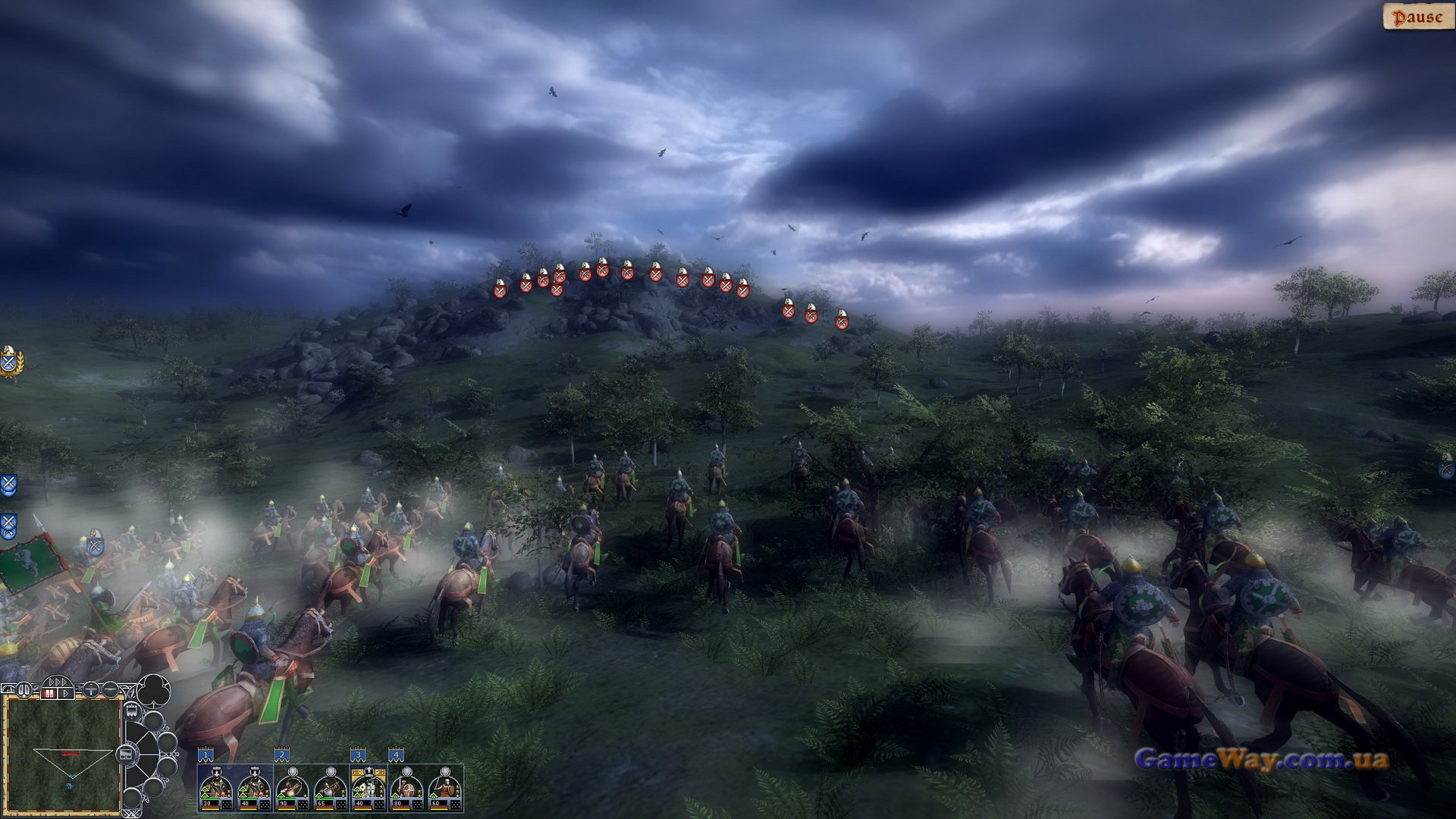Viewport: 1456px width, 819px height.
Task: Select the swordsman unit card with 80 men
Action: [406, 789]
